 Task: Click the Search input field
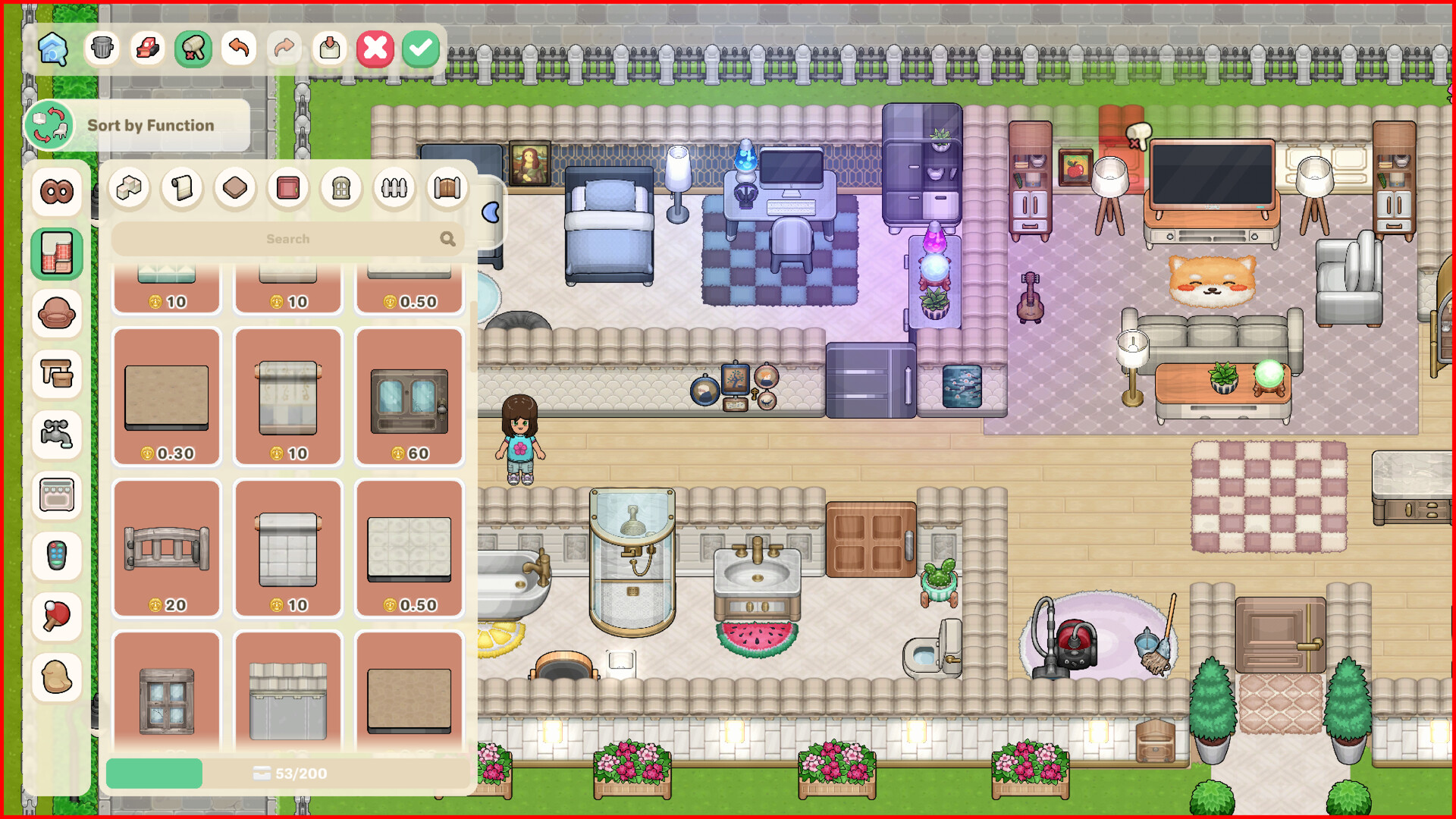[x=288, y=238]
